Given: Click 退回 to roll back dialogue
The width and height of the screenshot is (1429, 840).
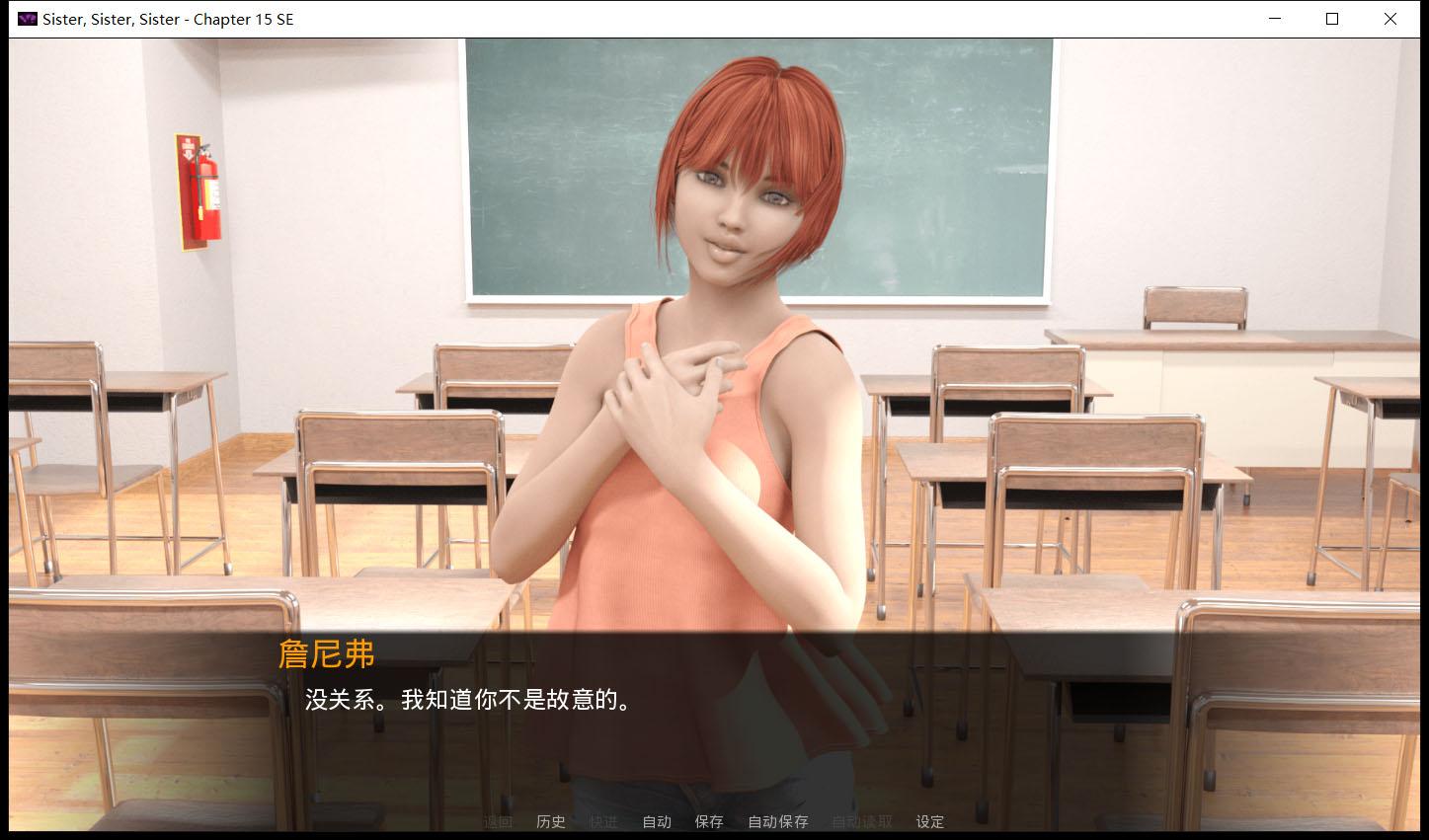Looking at the screenshot, I should click(497, 821).
